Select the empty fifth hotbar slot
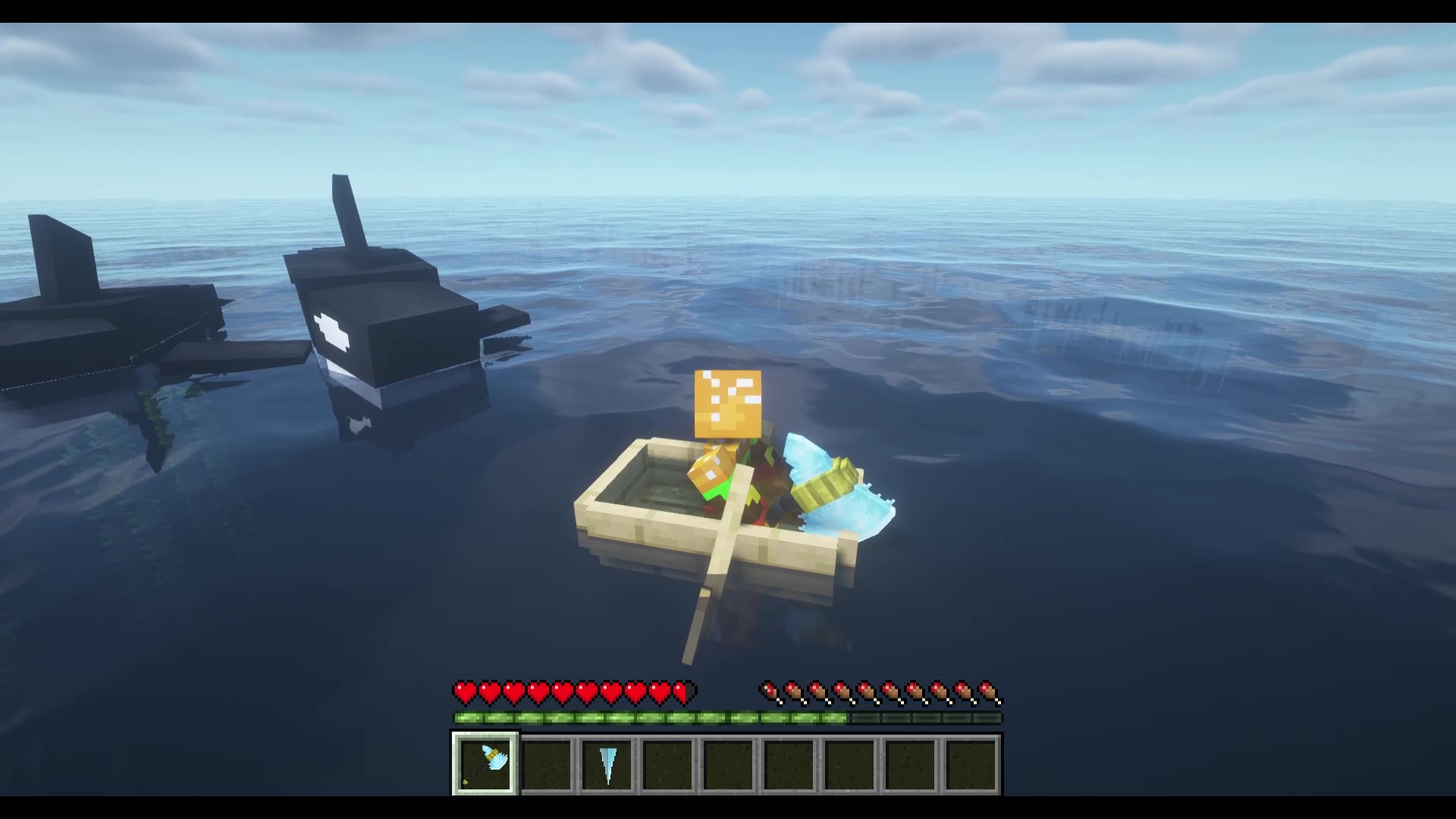 click(x=730, y=762)
